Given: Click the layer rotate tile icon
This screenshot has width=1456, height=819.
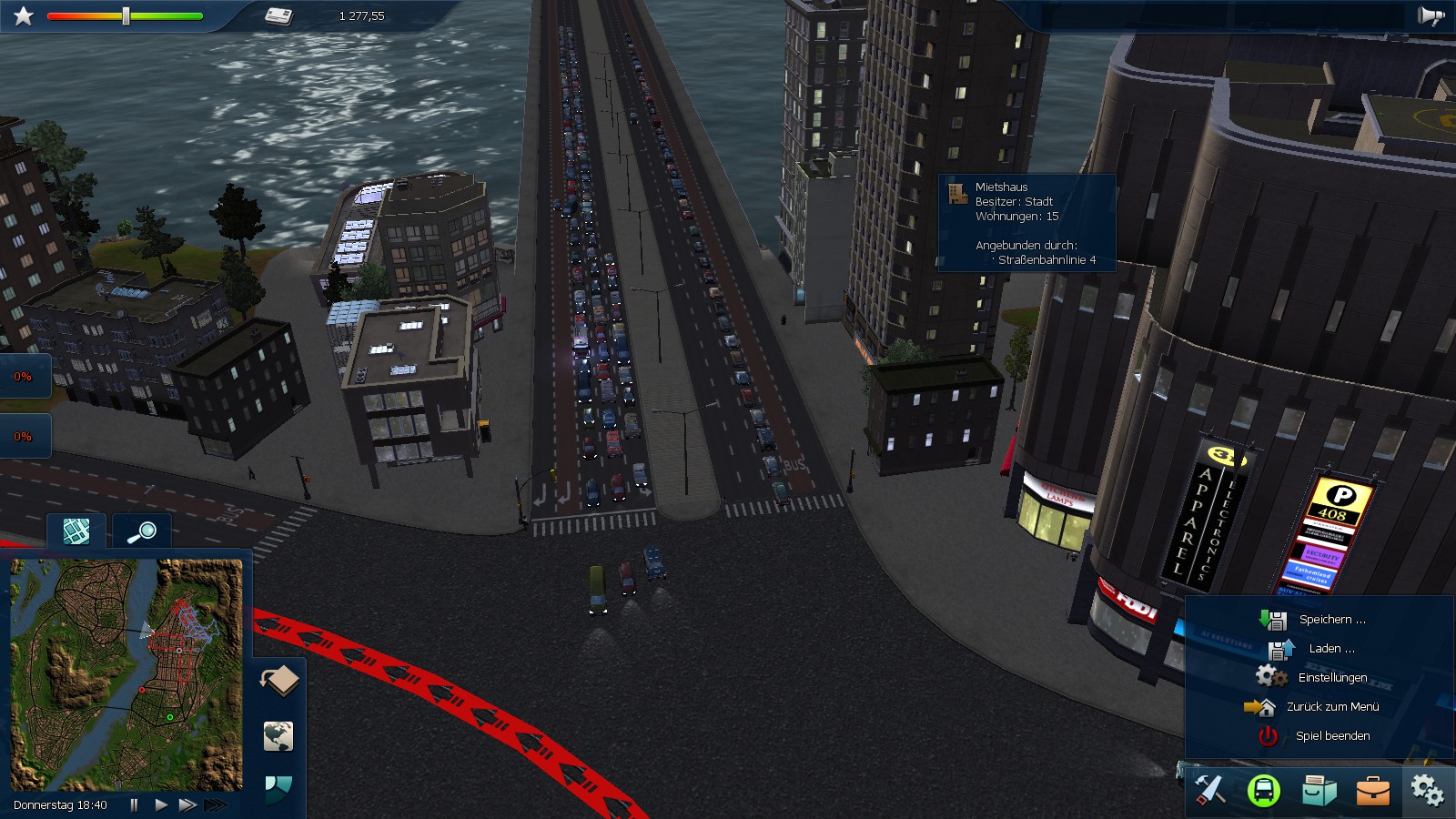Looking at the screenshot, I should click(x=279, y=680).
